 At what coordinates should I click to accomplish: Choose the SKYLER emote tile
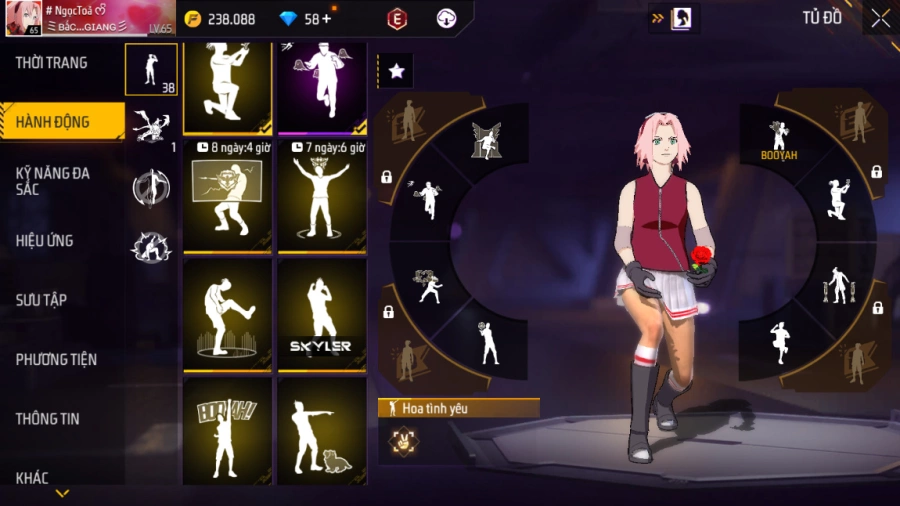coord(321,315)
